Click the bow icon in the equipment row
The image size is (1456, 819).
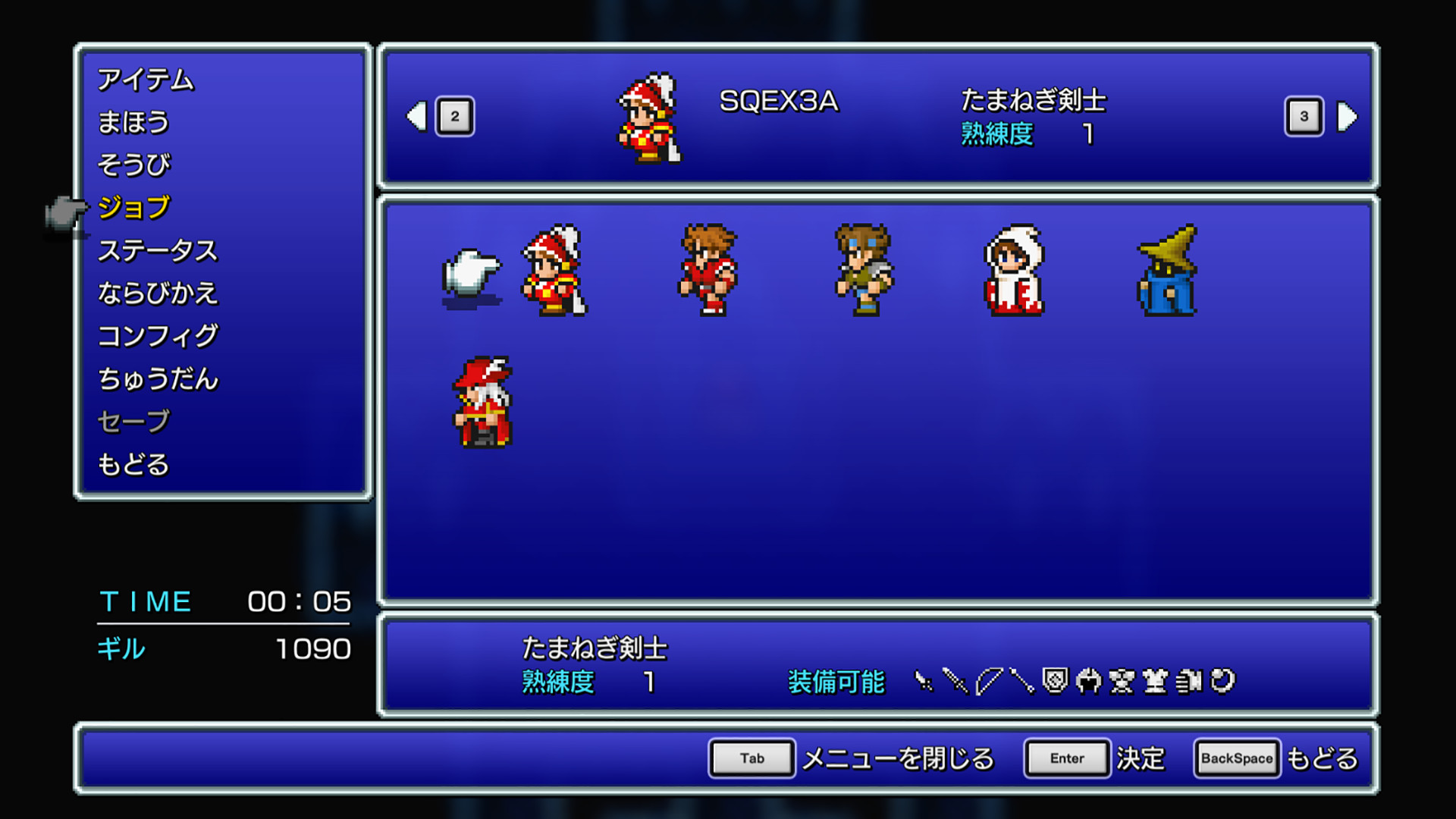(x=990, y=679)
